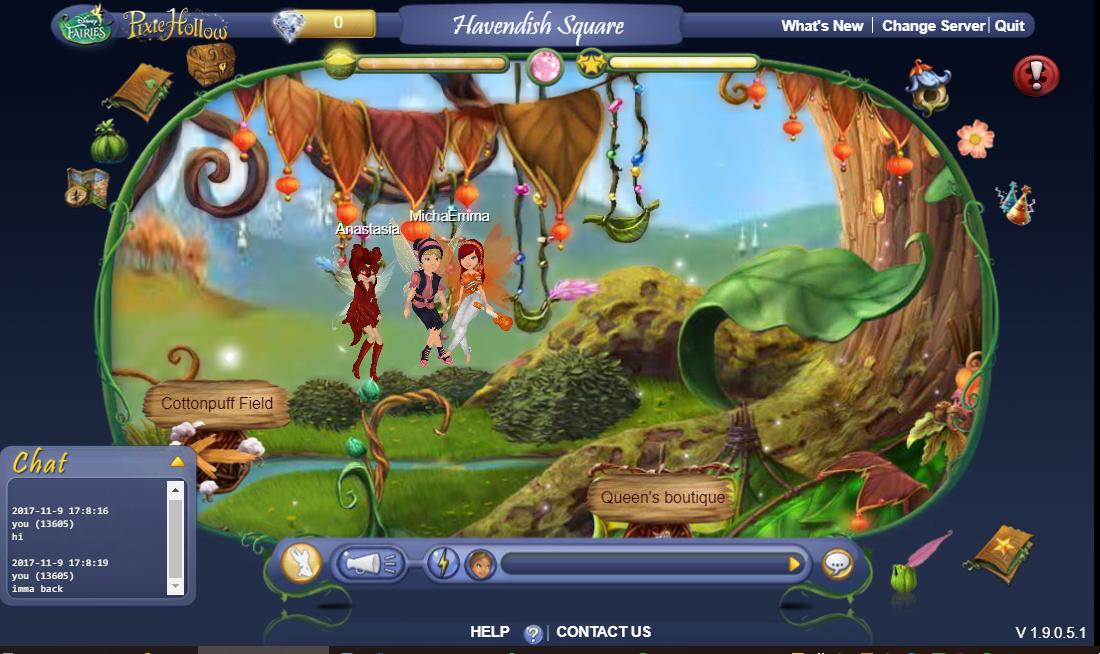This screenshot has width=1100, height=654.
Task: Click the lightning bolt action button
Action: click(443, 564)
